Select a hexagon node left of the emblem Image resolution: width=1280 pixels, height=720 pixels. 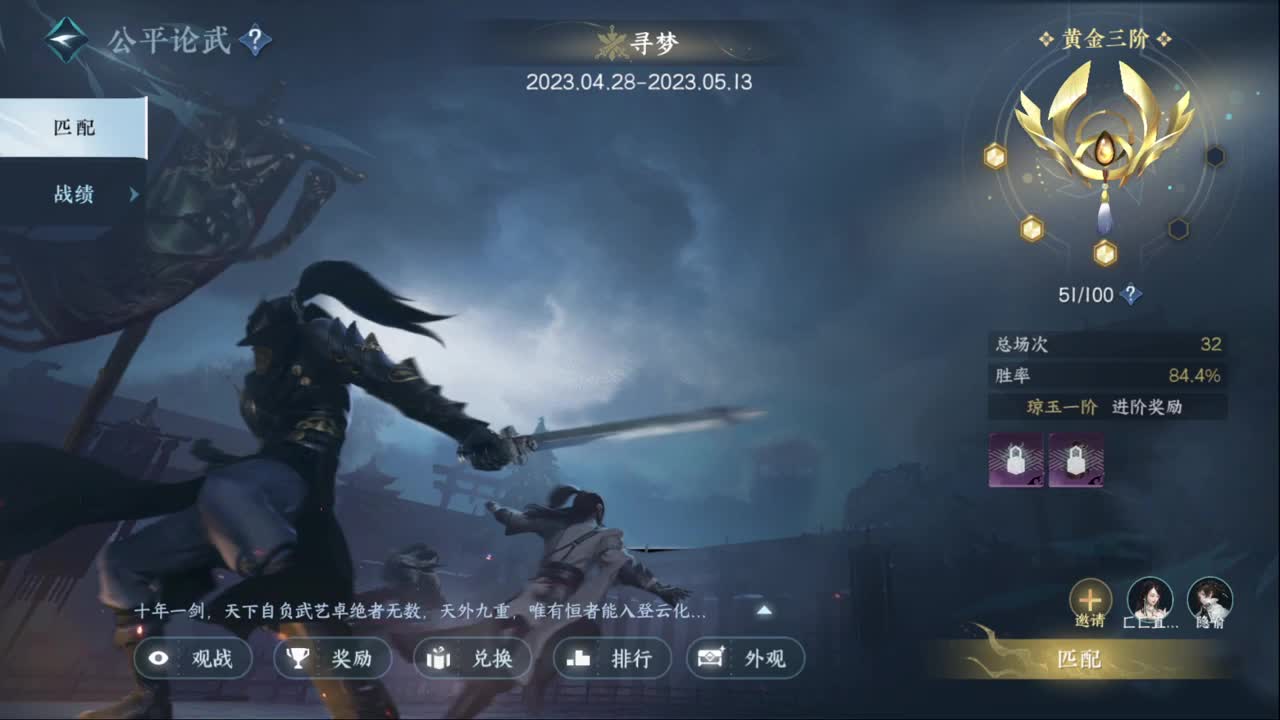click(x=993, y=155)
